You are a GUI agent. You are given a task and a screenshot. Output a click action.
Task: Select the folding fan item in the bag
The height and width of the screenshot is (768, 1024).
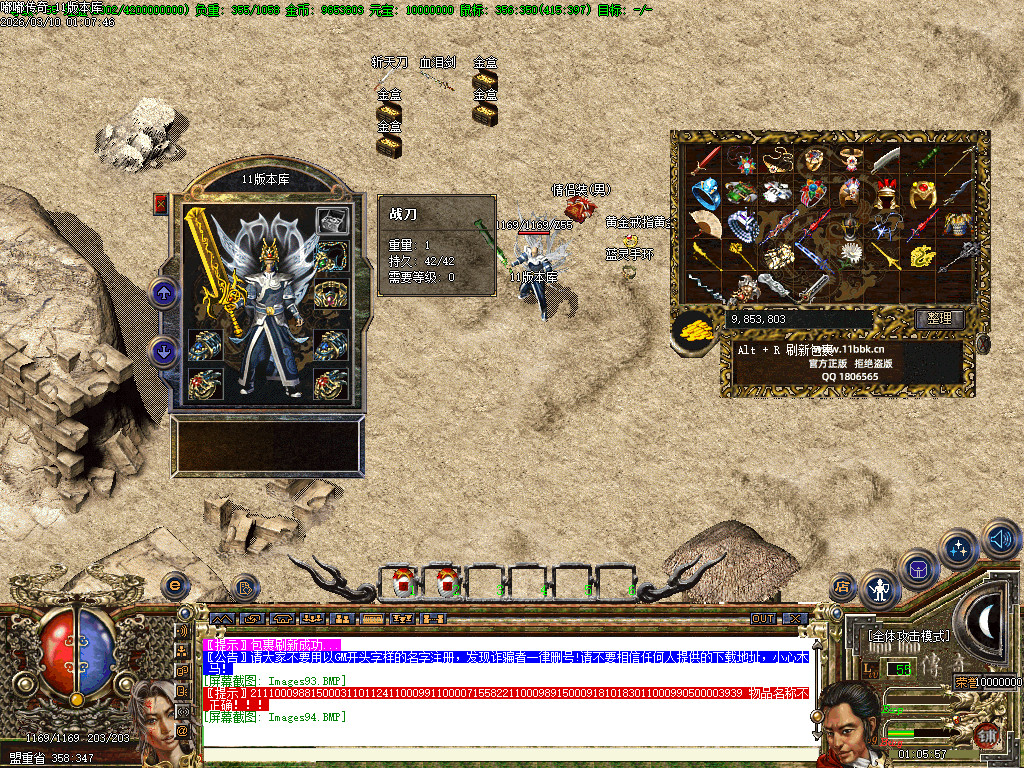705,223
